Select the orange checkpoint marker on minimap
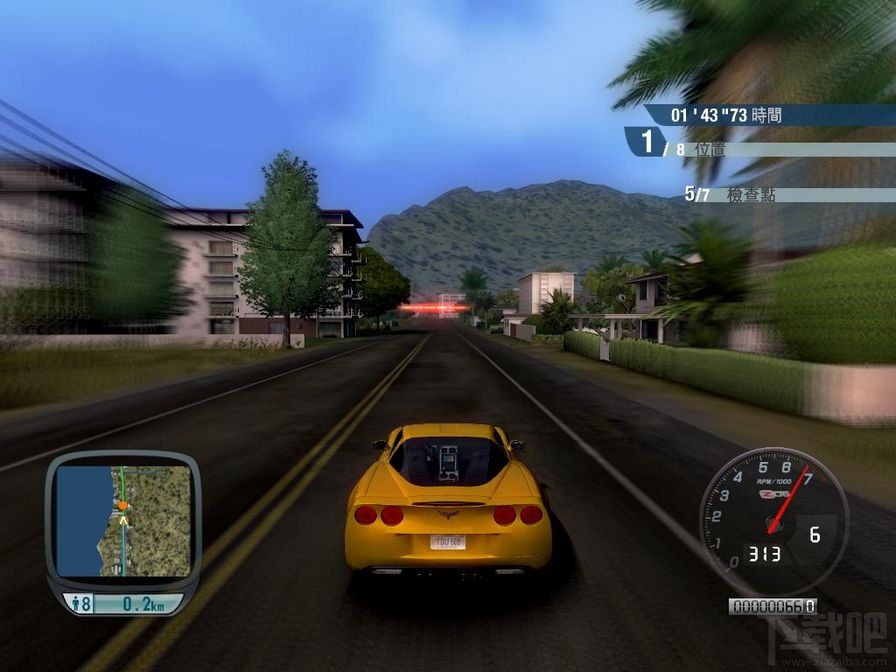Image resolution: width=896 pixels, height=672 pixels. click(123, 506)
